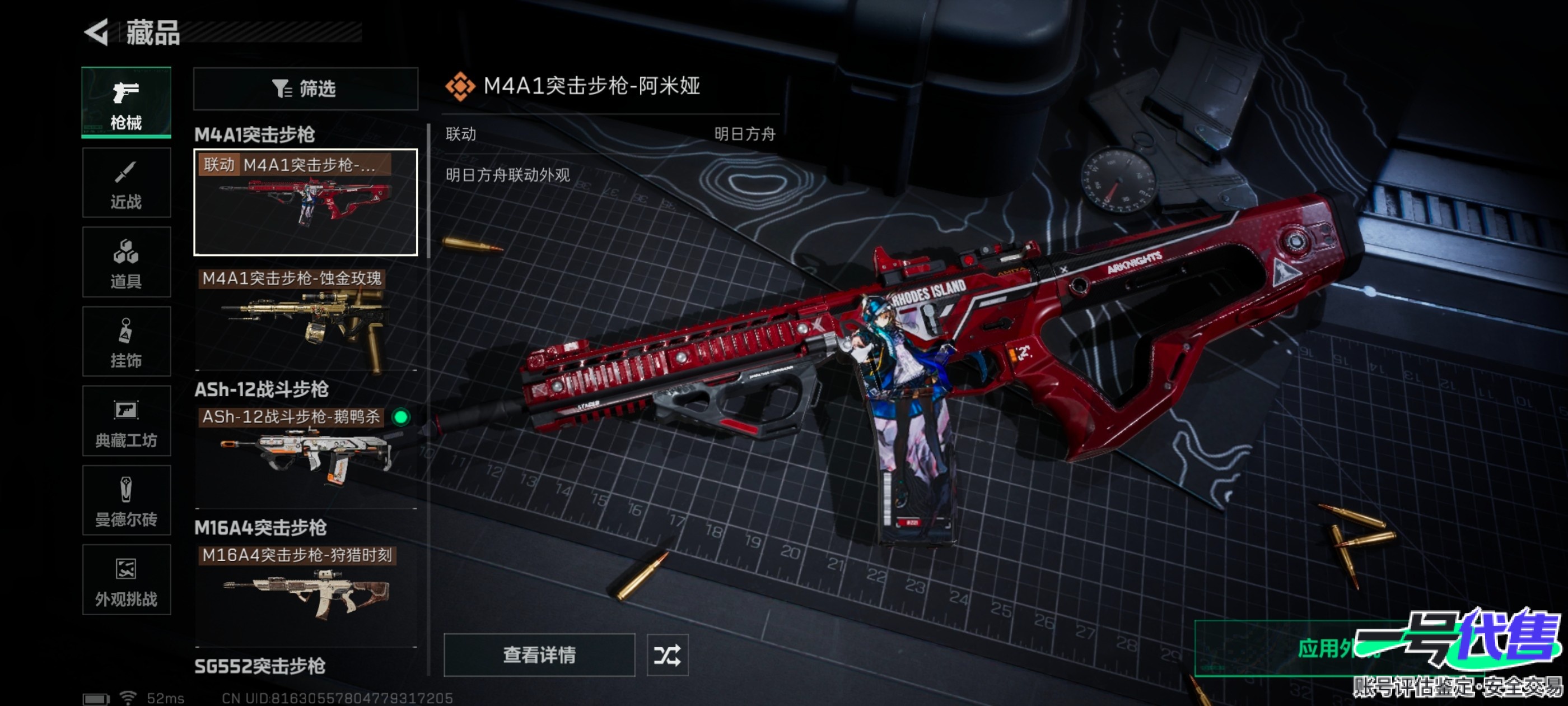
Task: Select the 道具 items category
Action: (126, 262)
